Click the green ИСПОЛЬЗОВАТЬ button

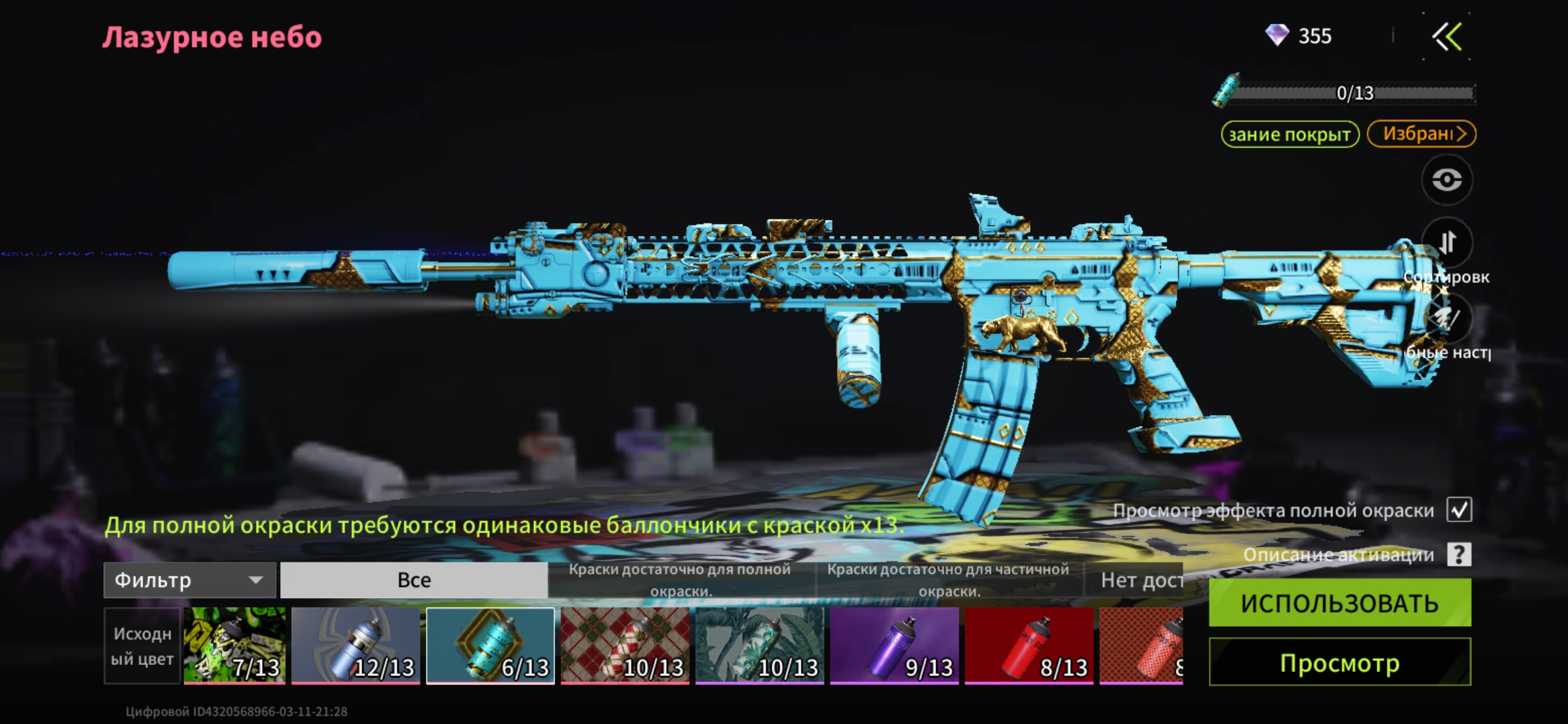click(x=1340, y=603)
